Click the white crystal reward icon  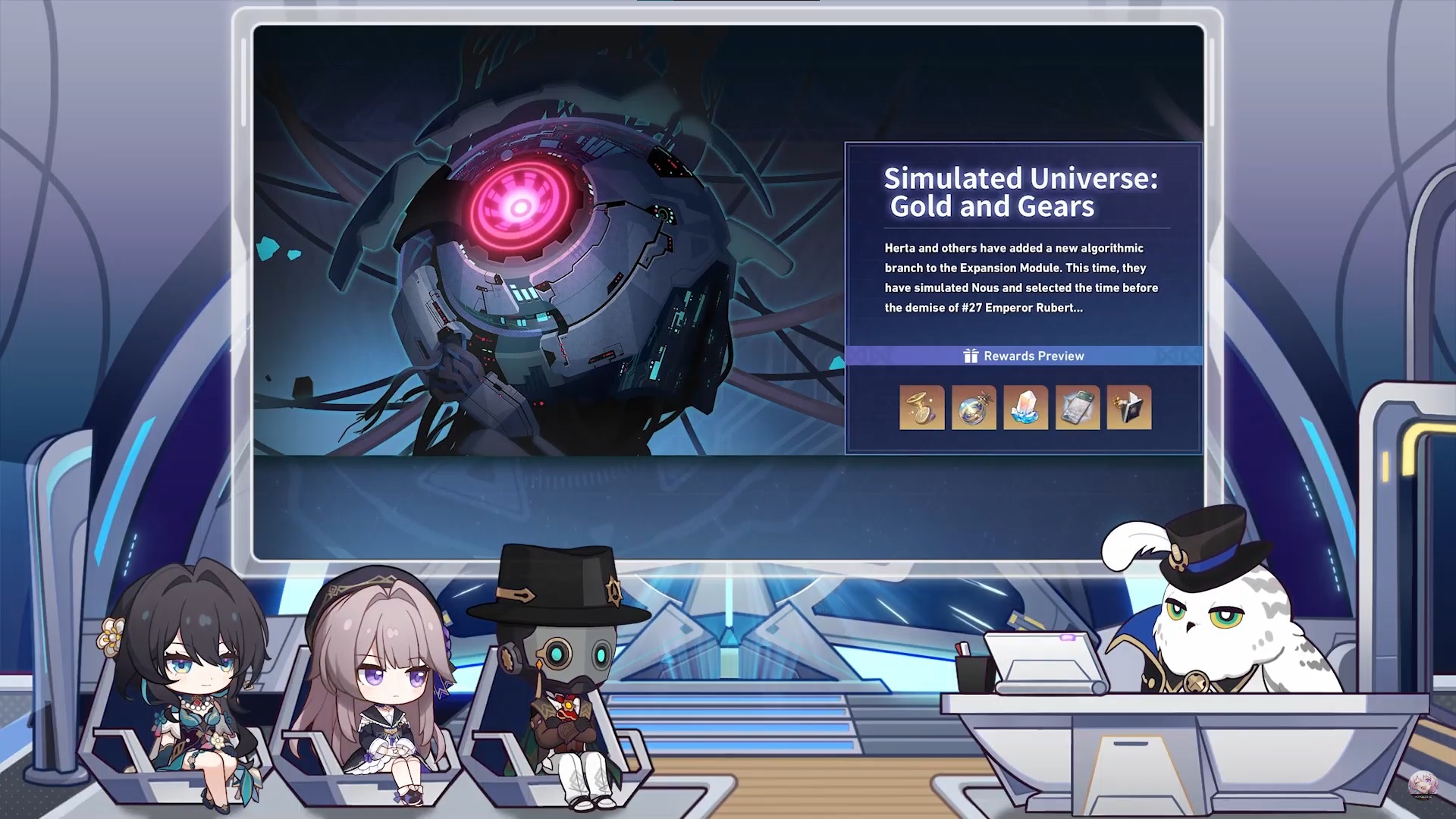pyautogui.click(x=1026, y=408)
